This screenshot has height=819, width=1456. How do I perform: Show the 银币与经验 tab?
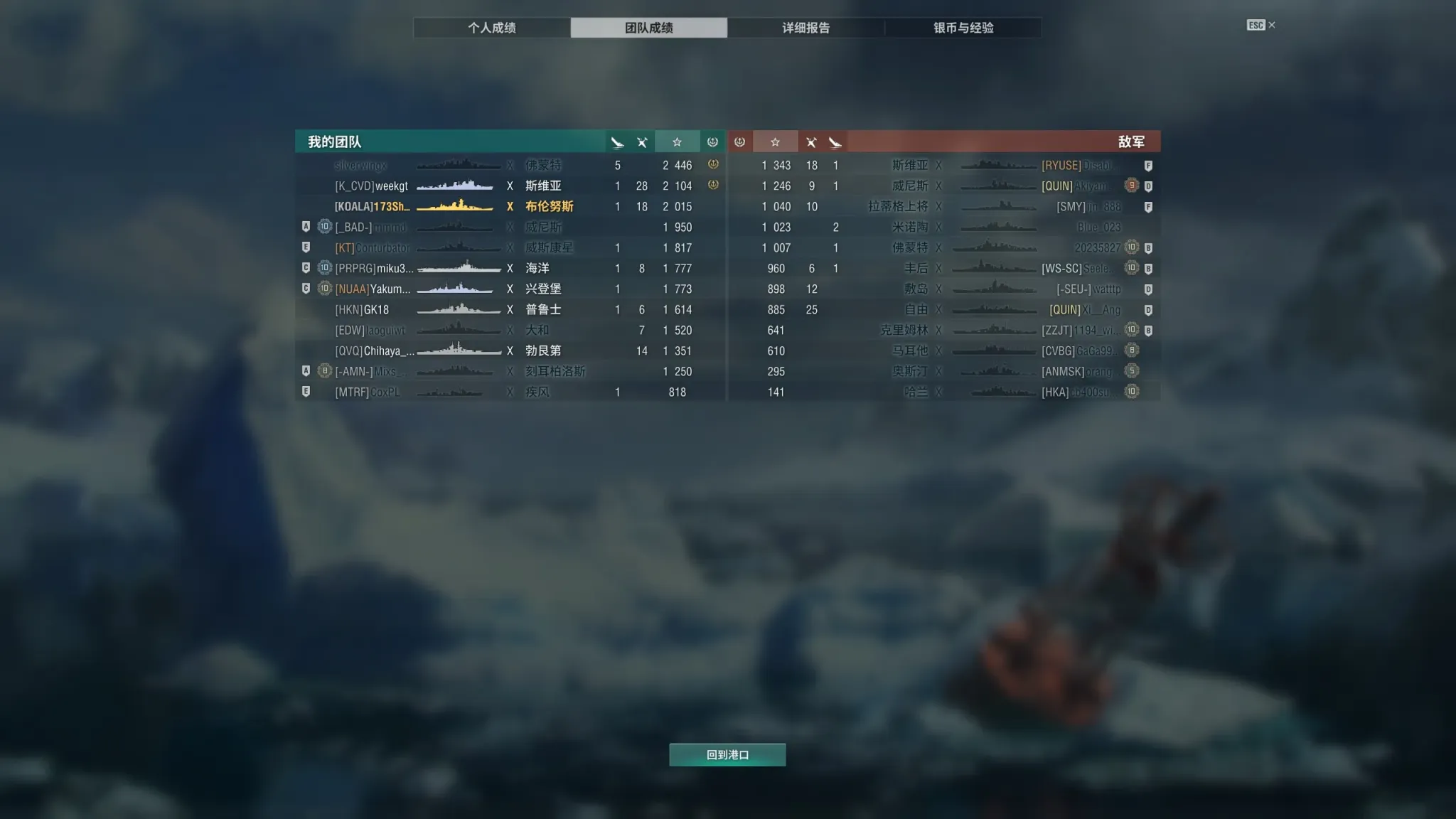[963, 28]
